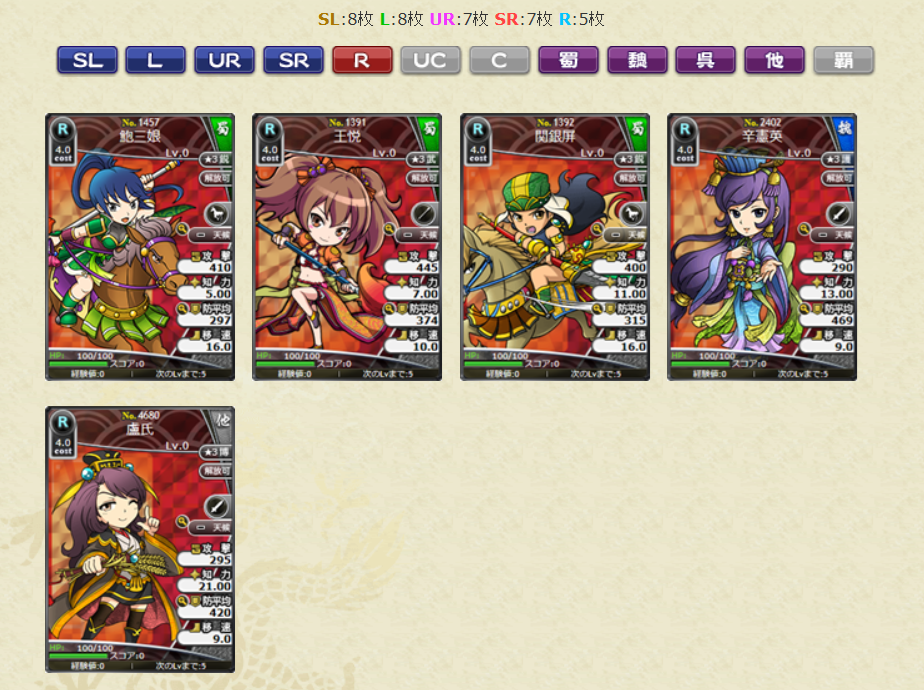Choose the SR rarity filter

click(293, 60)
